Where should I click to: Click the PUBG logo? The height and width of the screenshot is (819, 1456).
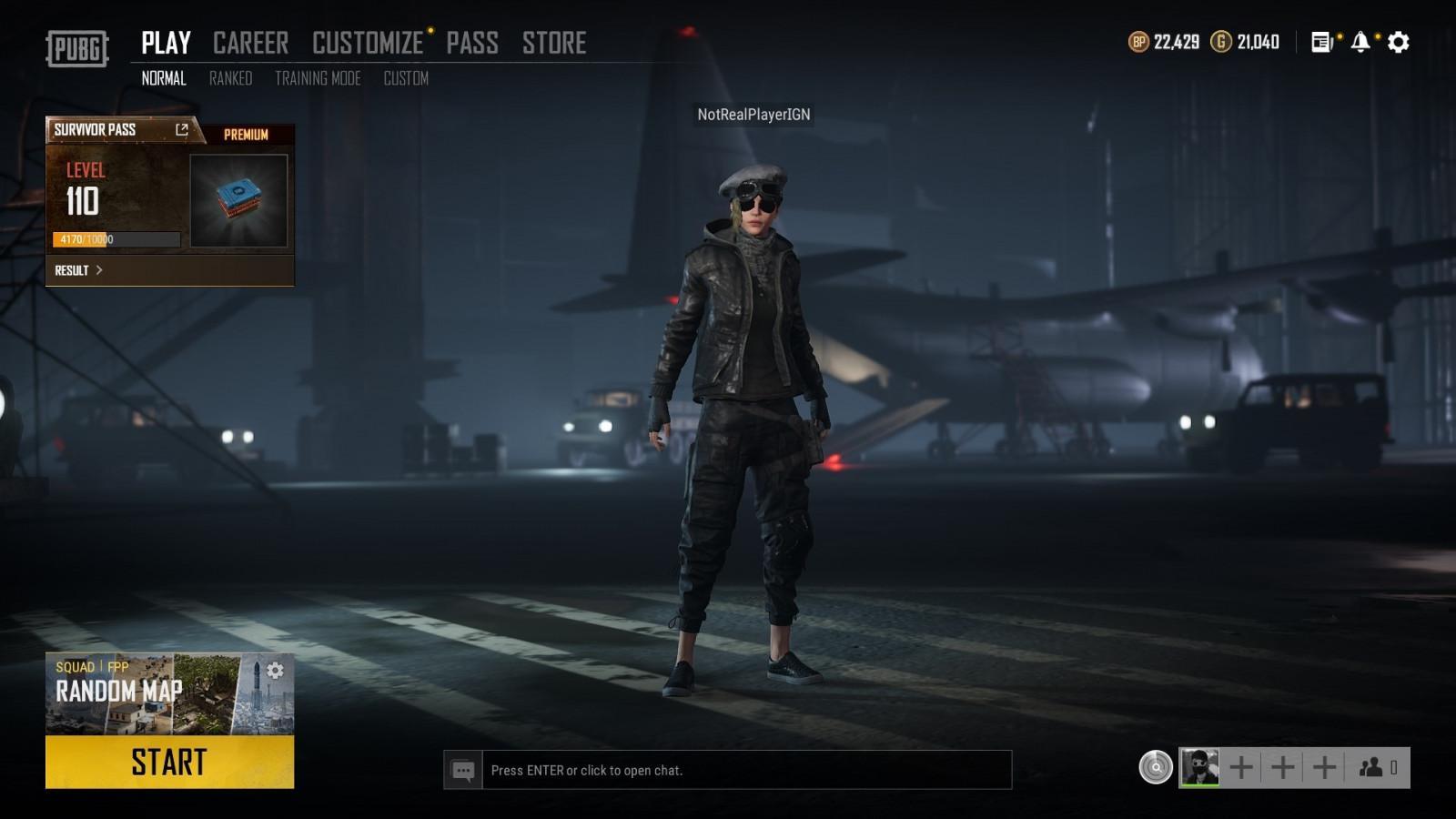pos(77,48)
